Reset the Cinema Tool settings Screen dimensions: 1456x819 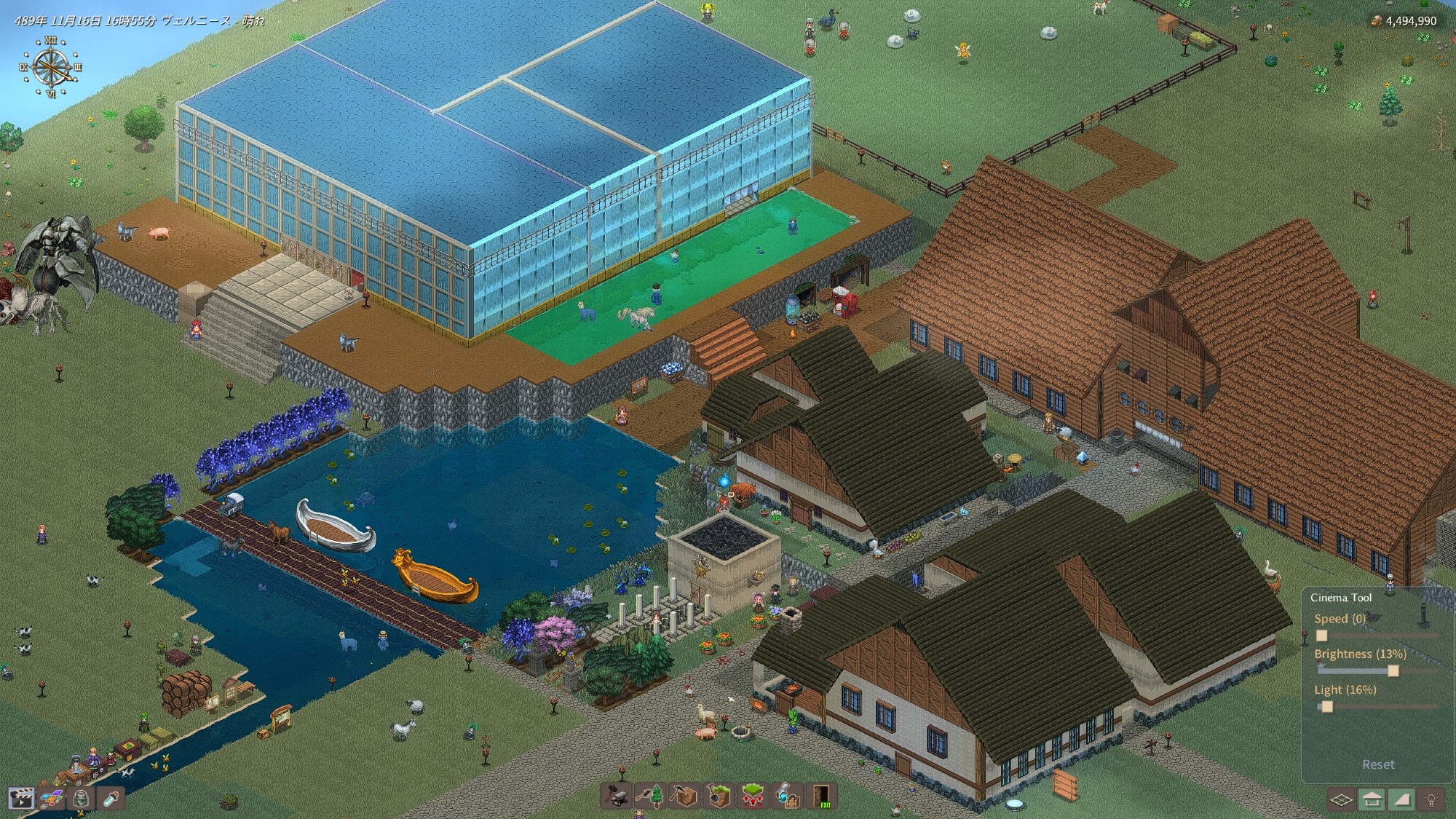tap(1378, 764)
